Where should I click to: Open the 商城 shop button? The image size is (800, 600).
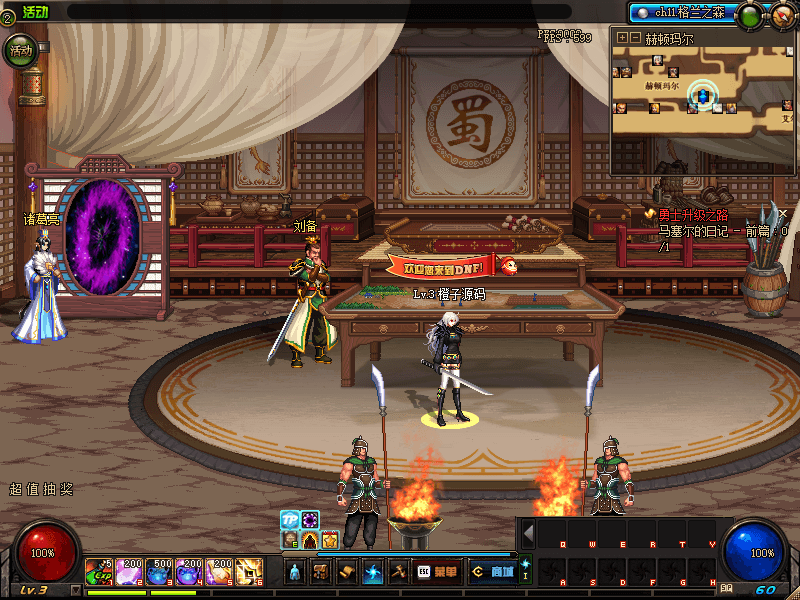[x=493, y=572]
